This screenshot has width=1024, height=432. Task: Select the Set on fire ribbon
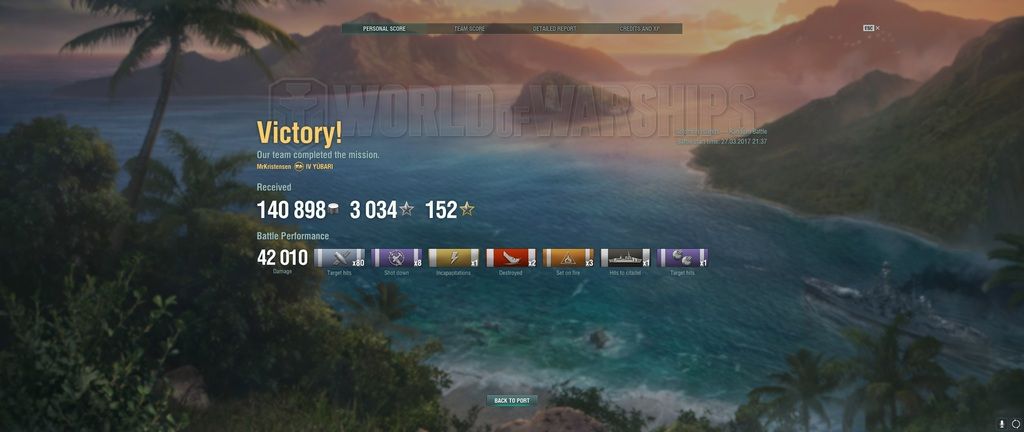[568, 258]
